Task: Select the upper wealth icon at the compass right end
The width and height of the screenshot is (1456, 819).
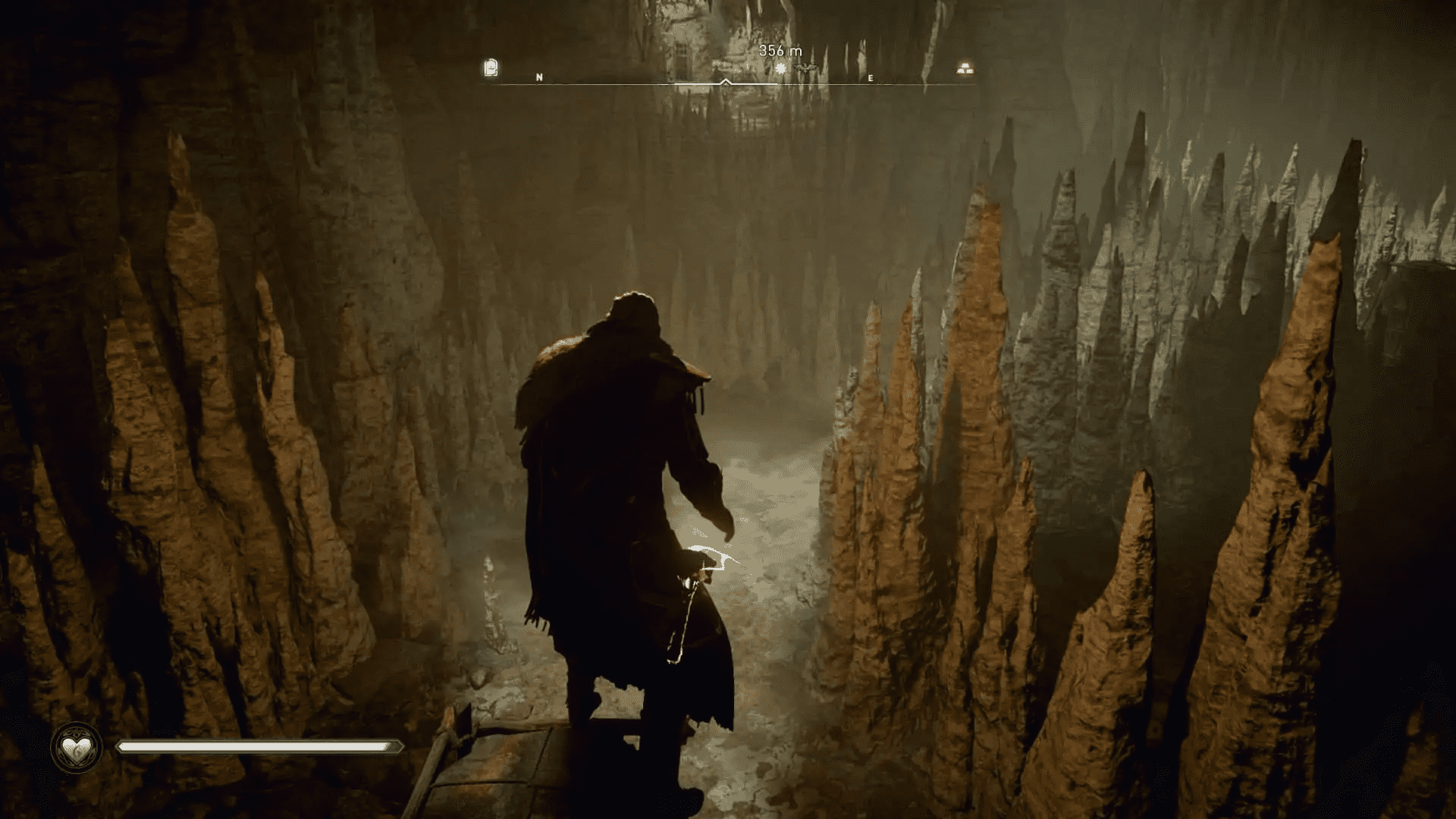Action: pyautogui.click(x=965, y=64)
